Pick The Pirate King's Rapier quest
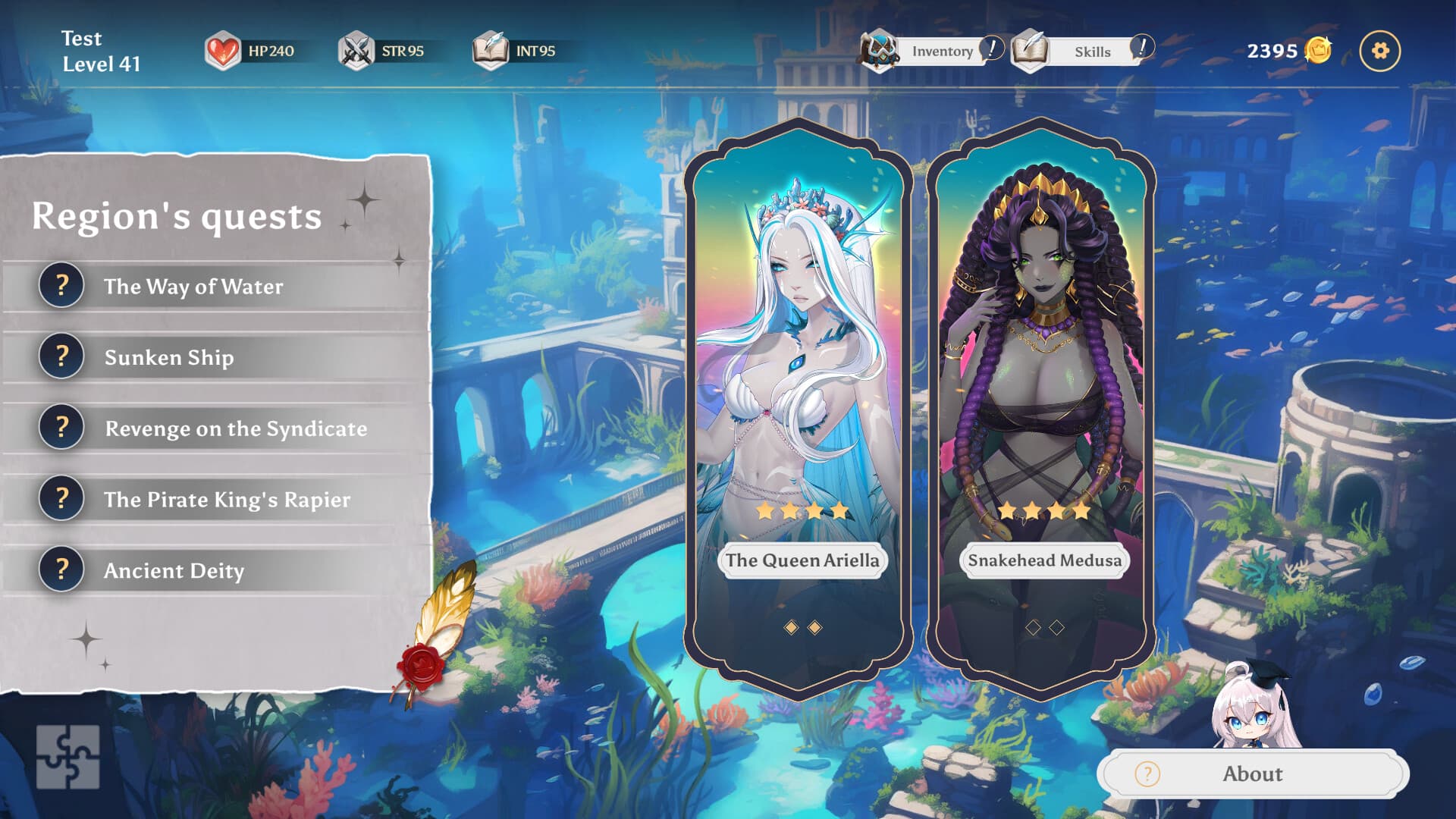1456x819 pixels. [227, 499]
